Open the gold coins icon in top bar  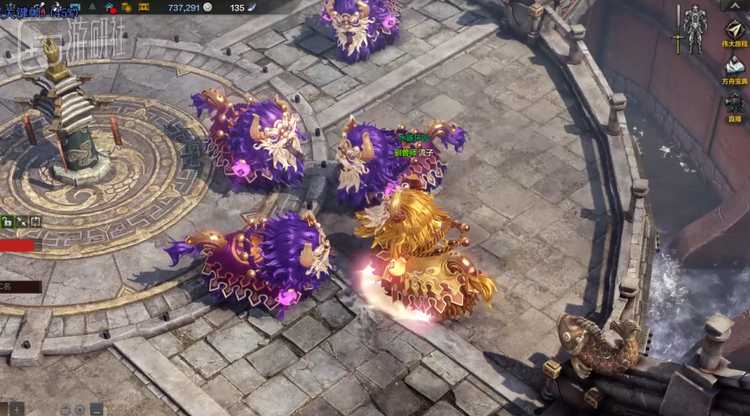(x=127, y=7)
